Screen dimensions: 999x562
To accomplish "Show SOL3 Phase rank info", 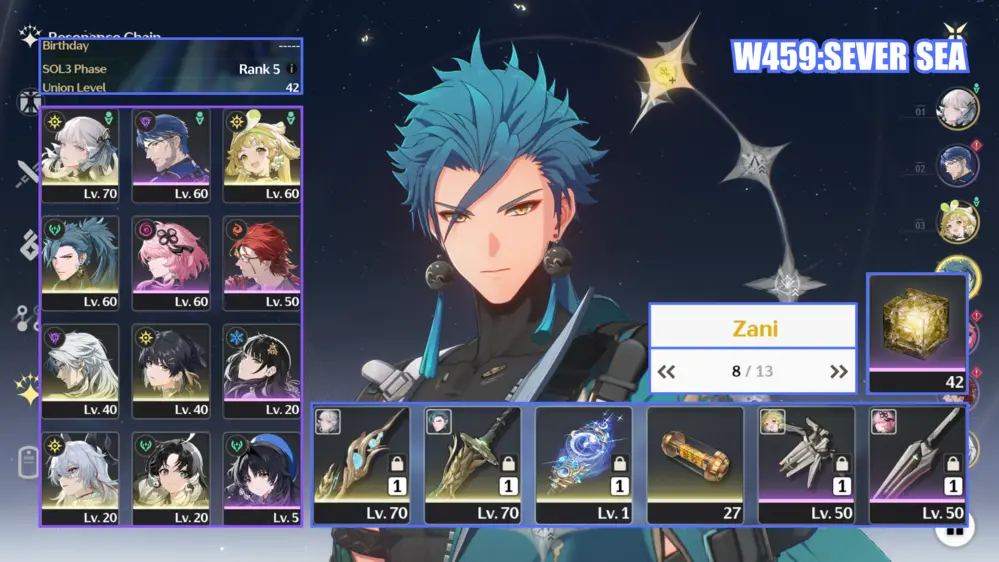I will click(291, 69).
